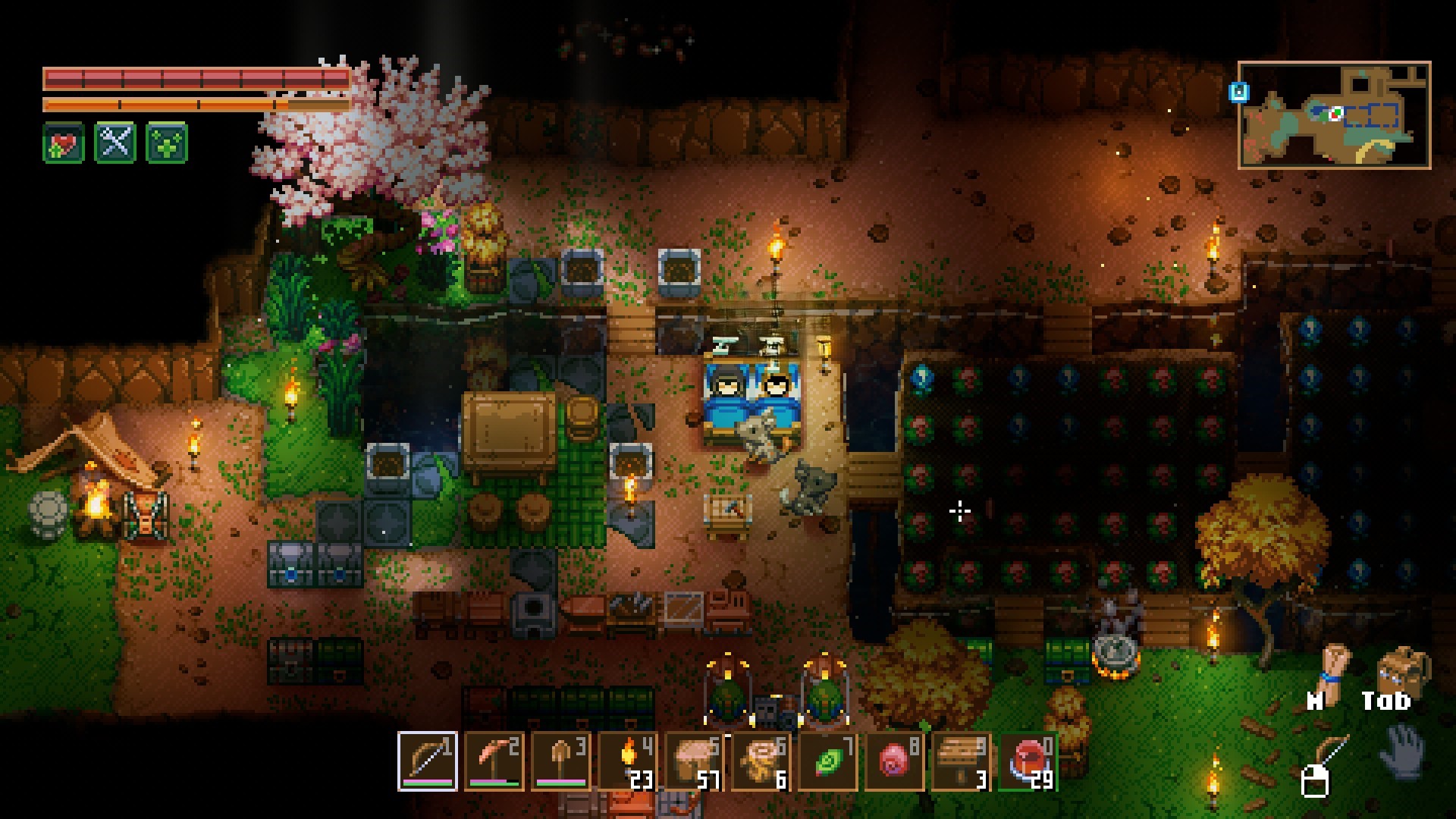This screenshot has width=1456, height=819.
Task: Choose the pickaxe hotbar slot
Action: click(x=494, y=761)
